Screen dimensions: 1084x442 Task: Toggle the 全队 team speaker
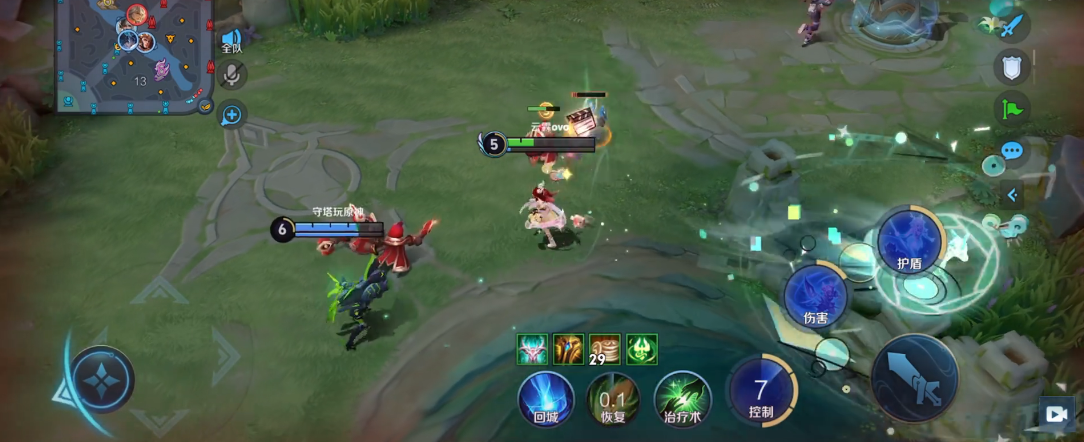(232, 41)
